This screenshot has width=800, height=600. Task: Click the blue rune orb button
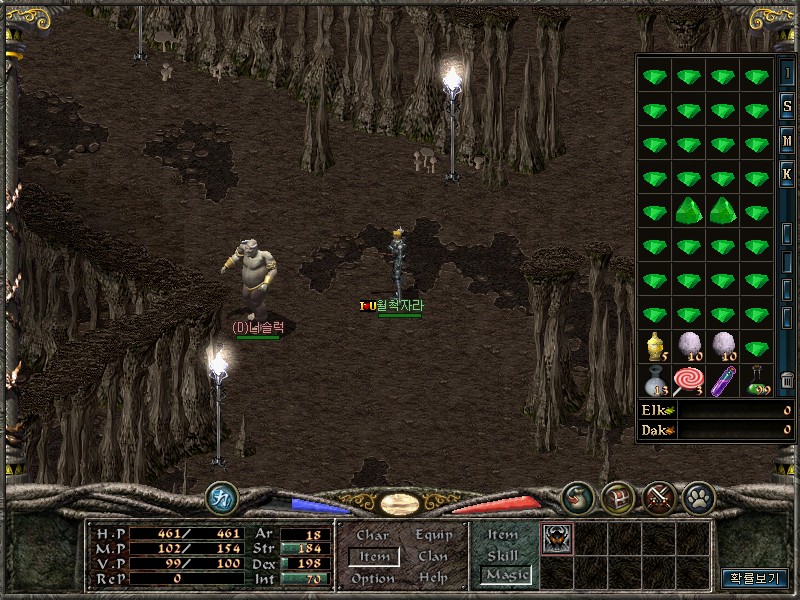[221, 497]
